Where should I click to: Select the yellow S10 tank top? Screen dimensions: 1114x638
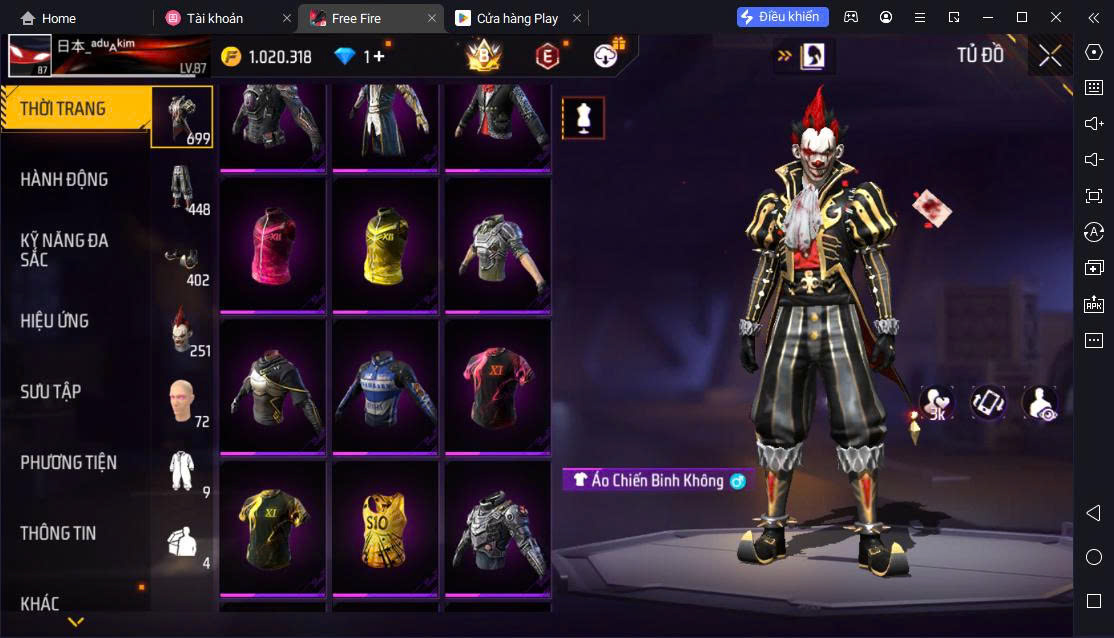click(x=385, y=527)
